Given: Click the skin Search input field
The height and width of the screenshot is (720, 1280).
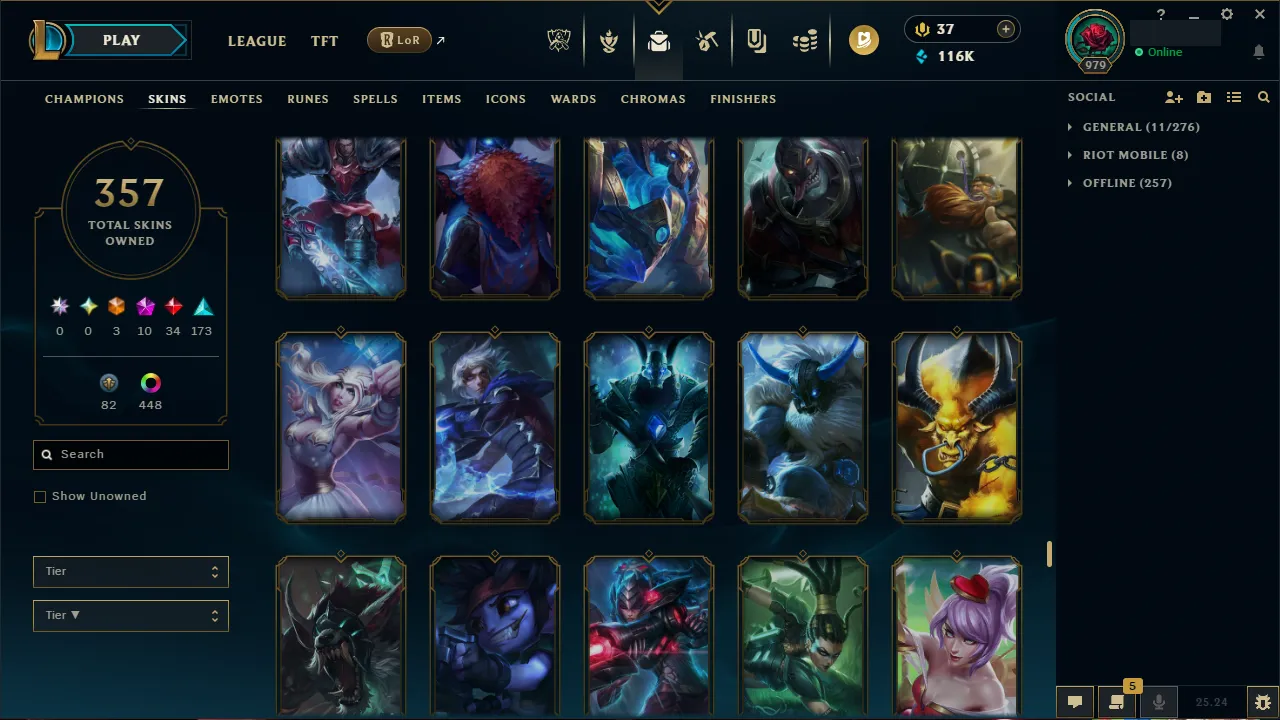Looking at the screenshot, I should click(x=130, y=455).
